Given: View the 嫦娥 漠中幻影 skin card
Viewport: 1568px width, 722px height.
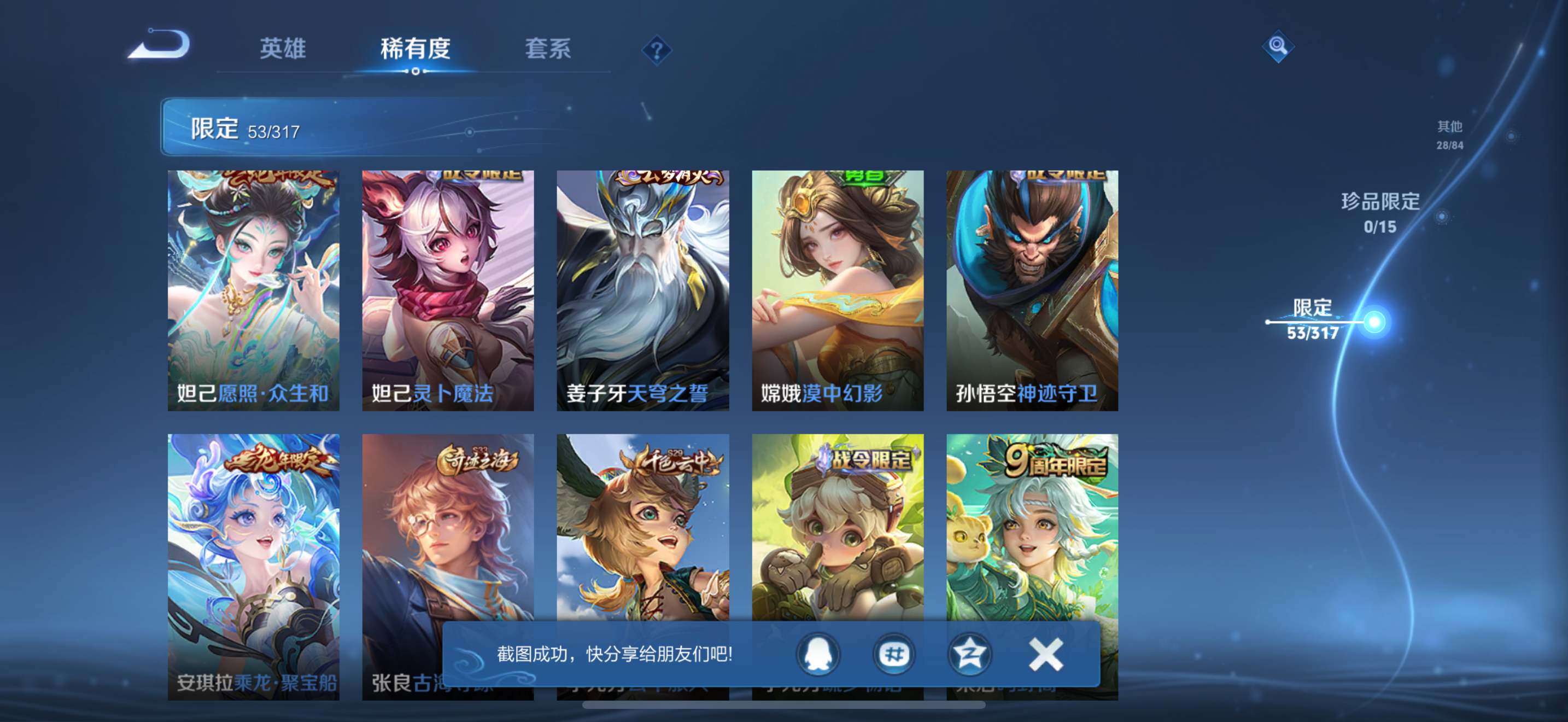Looking at the screenshot, I should pos(838,290).
